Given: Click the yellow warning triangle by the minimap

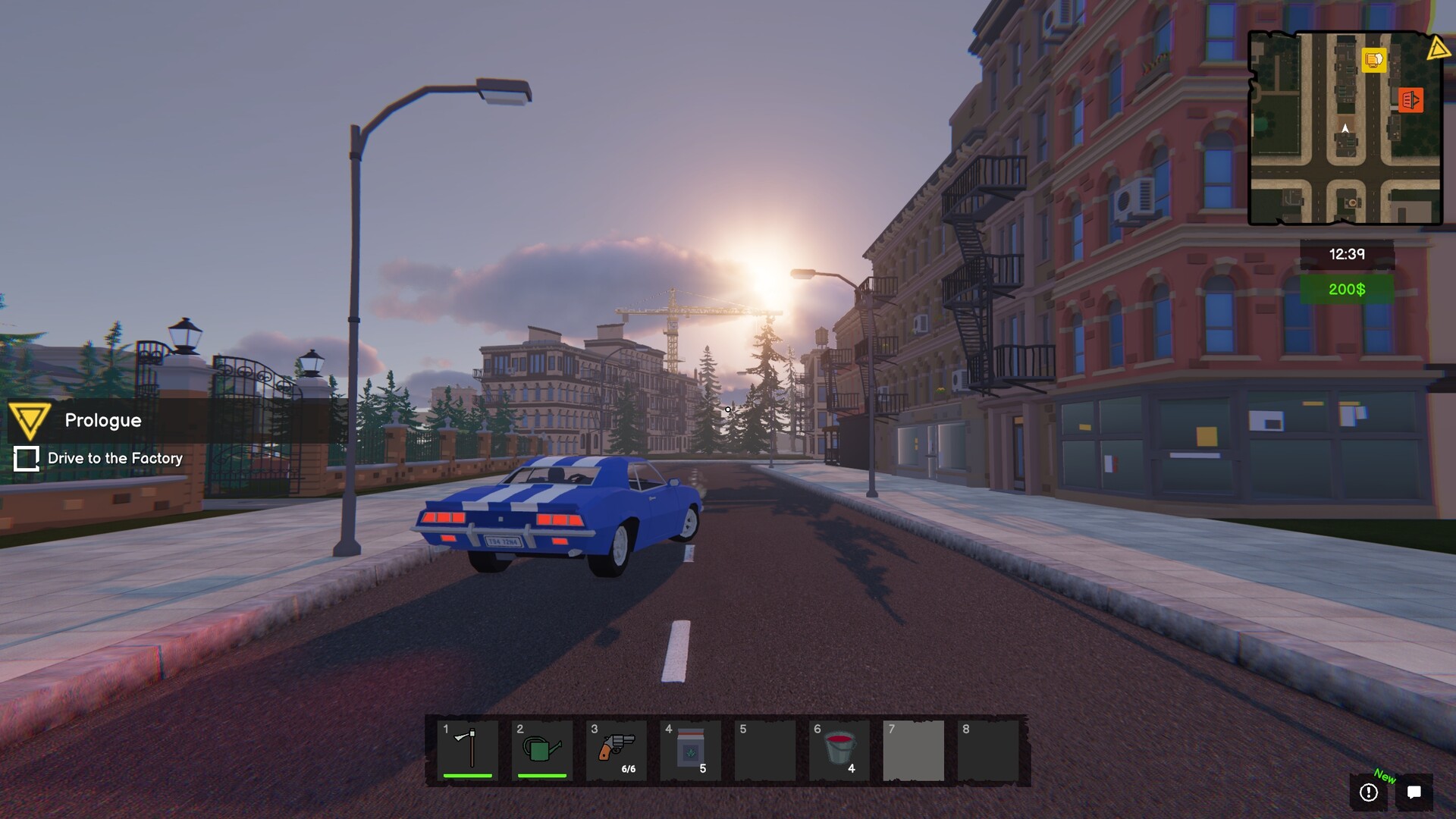Looking at the screenshot, I should point(1437,49).
